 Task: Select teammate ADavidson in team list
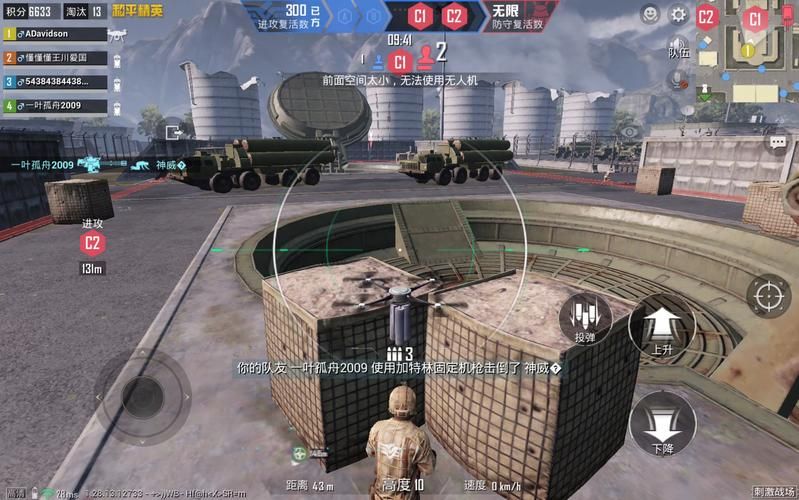[55, 33]
